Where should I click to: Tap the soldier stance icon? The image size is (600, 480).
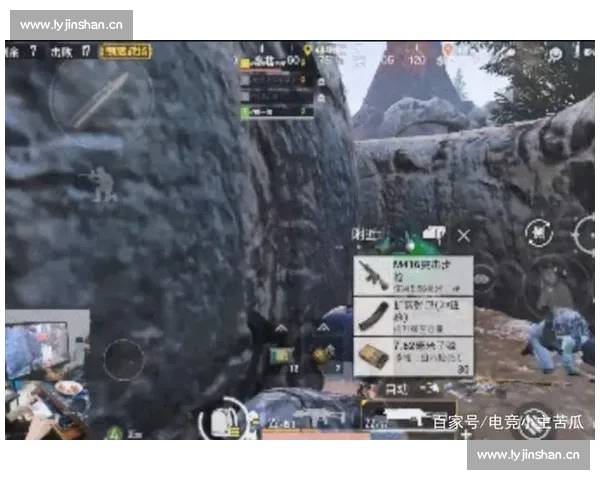(x=100, y=184)
